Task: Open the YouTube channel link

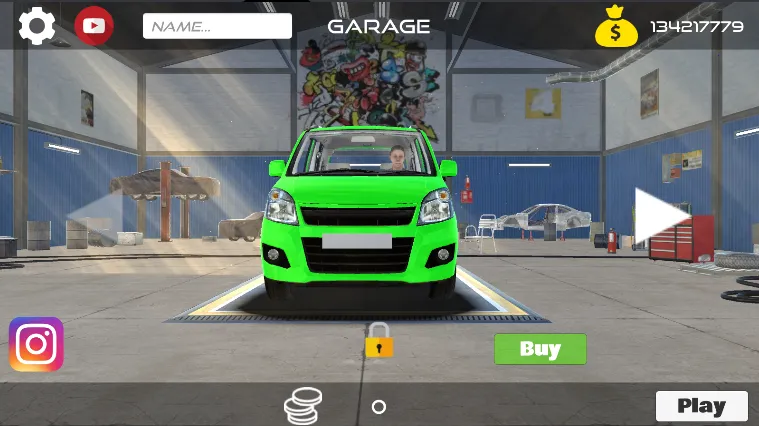Action: [x=94, y=25]
